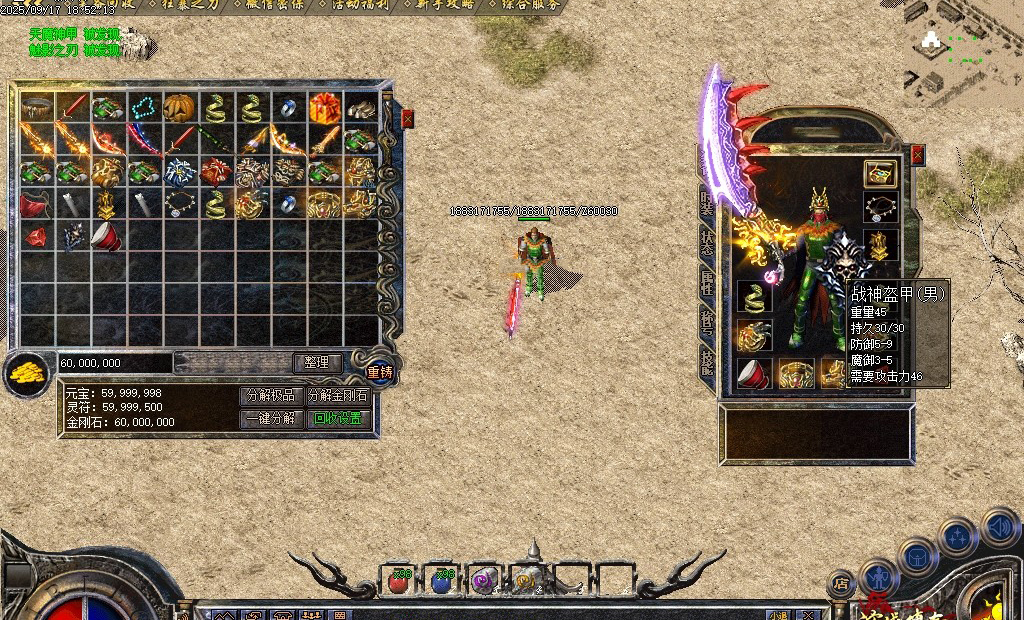Choose the 分解极品 button
The width and height of the screenshot is (1024, 620).
click(x=272, y=395)
